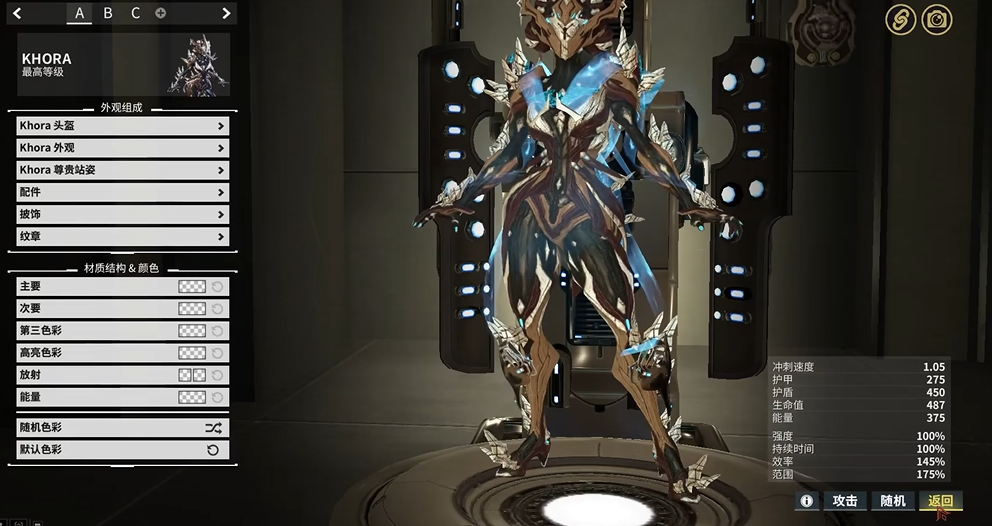The width and height of the screenshot is (992, 526).
Task: Open the Khora 外观 skin menu
Action: click(123, 148)
